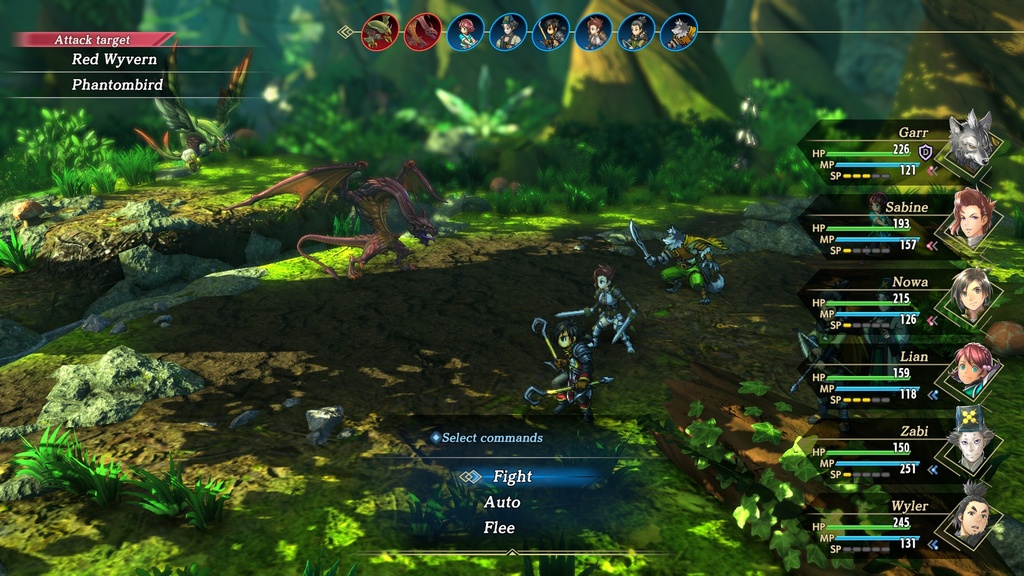
Task: Choose Auto battle from the command menu
Action: coord(502,502)
